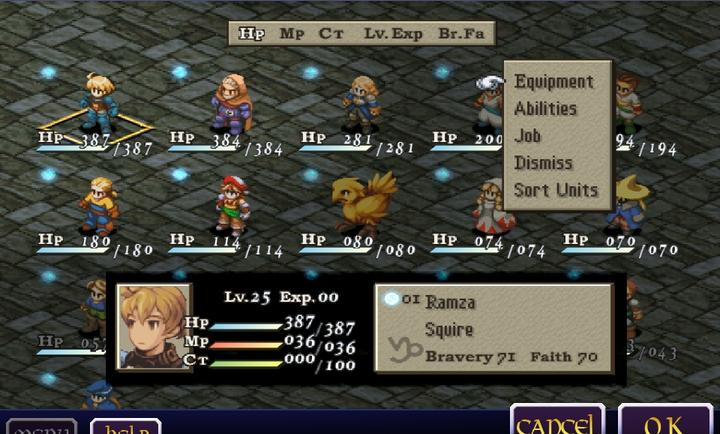
Task: Switch the roster display to Mp
Action: tap(292, 33)
